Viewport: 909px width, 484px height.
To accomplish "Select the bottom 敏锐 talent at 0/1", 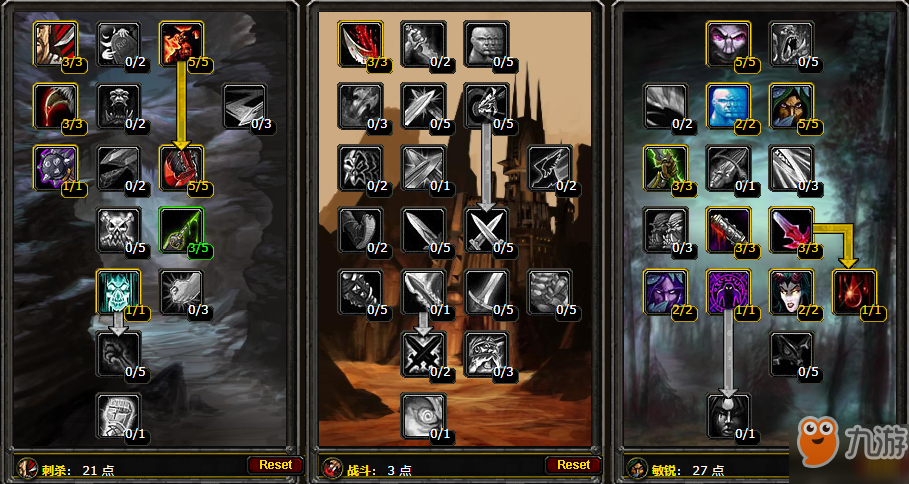I will pyautogui.click(x=728, y=415).
